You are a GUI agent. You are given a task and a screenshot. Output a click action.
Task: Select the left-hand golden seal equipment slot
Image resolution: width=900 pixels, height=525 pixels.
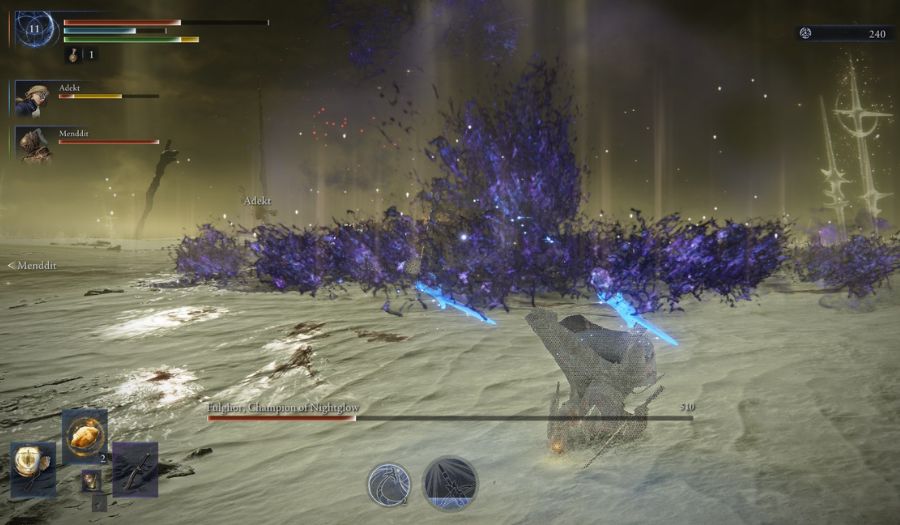[x=33, y=469]
